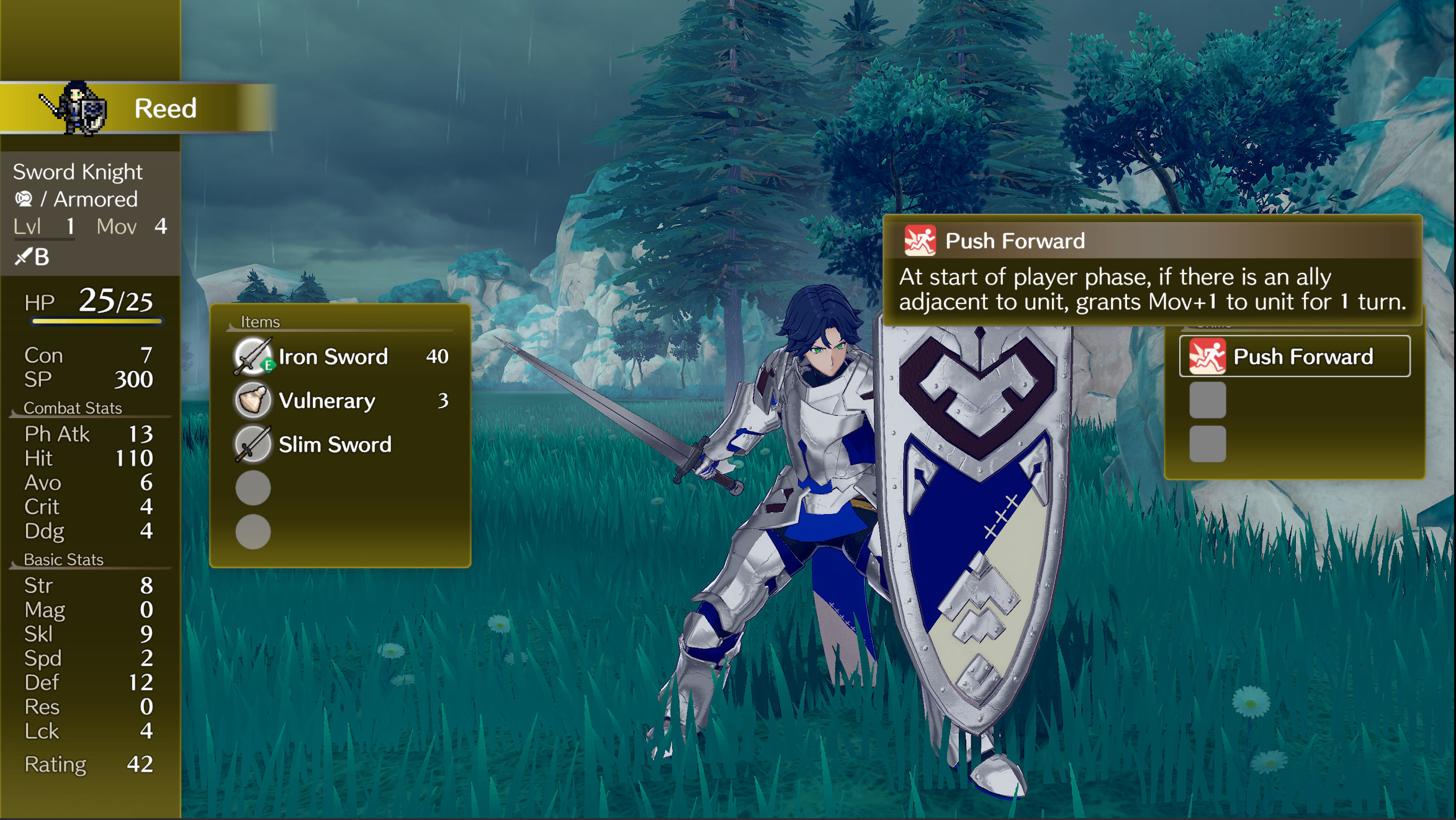Click the Vulnerary potion icon
This screenshot has width=1456, height=820.
click(251, 400)
